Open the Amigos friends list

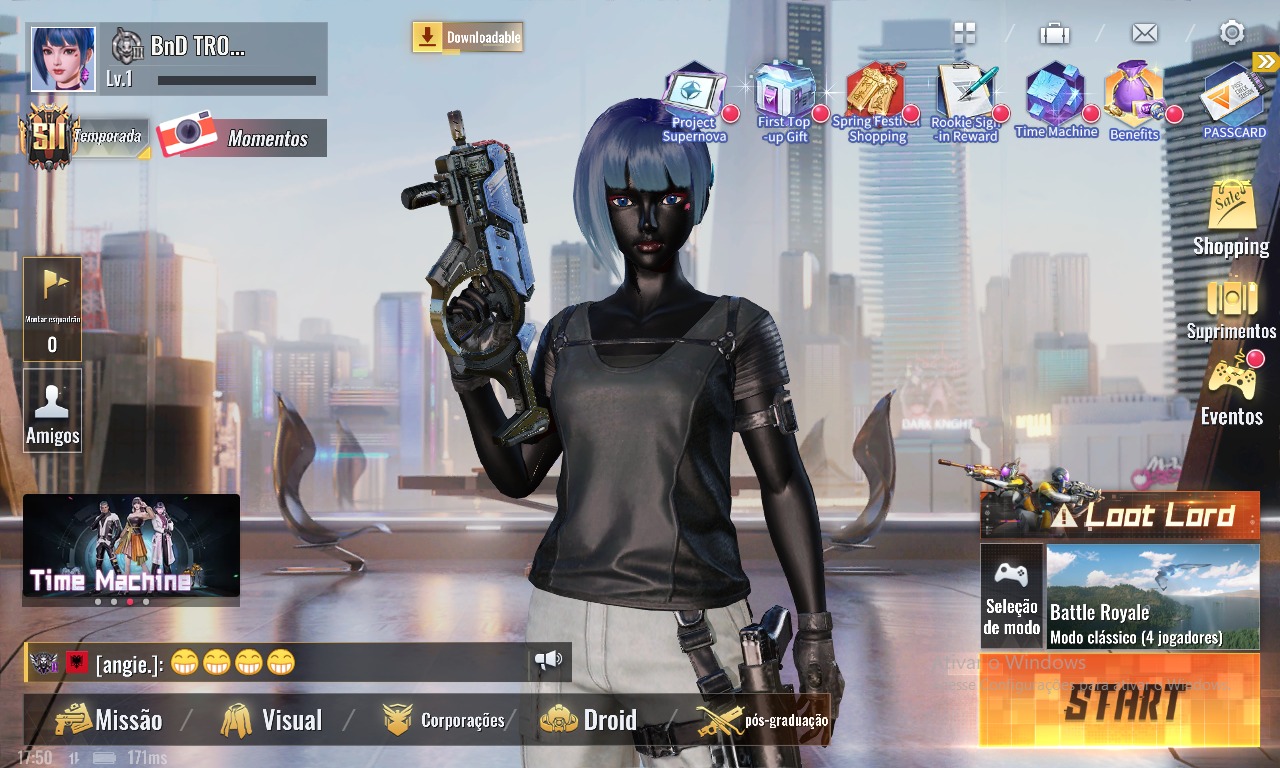(52, 411)
